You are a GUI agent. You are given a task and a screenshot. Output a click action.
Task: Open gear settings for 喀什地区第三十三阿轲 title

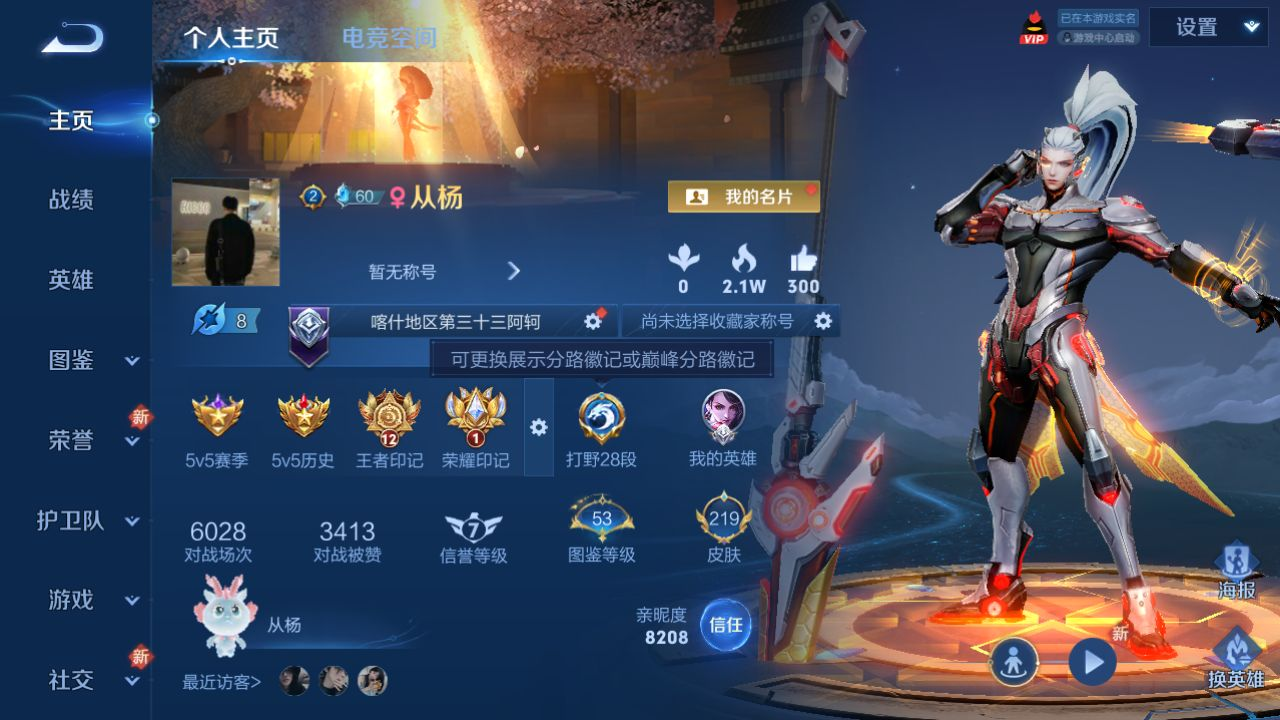pos(593,321)
